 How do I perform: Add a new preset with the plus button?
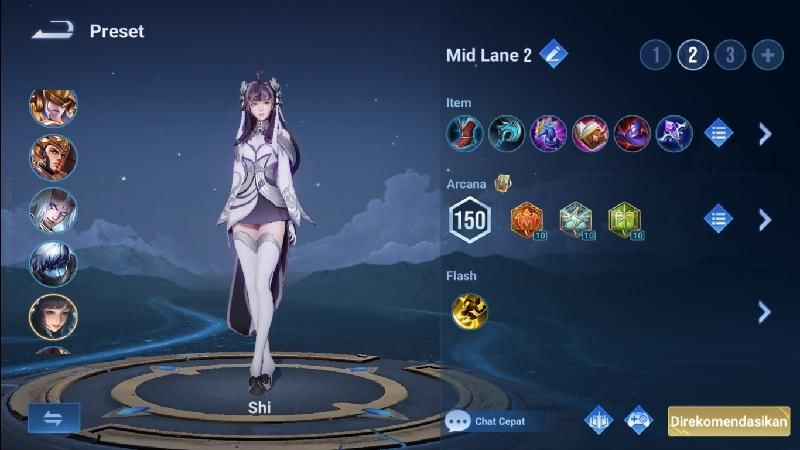click(768, 54)
